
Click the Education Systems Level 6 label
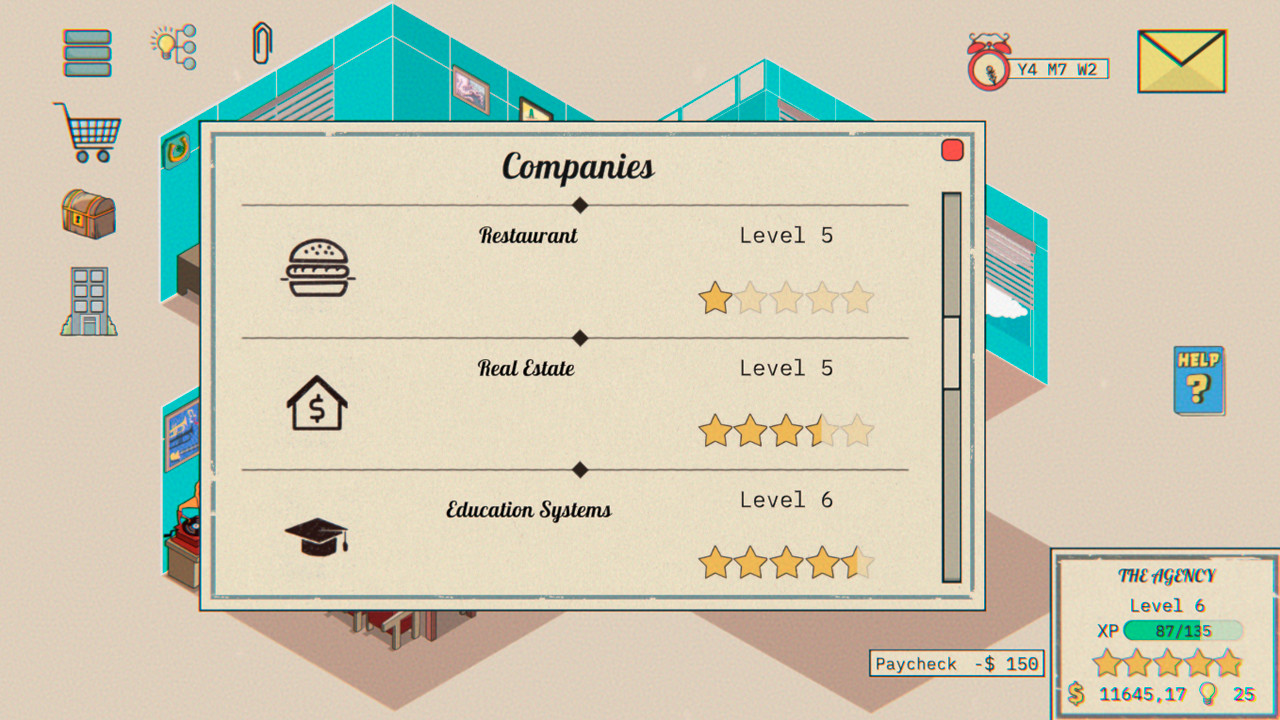[x=785, y=500]
